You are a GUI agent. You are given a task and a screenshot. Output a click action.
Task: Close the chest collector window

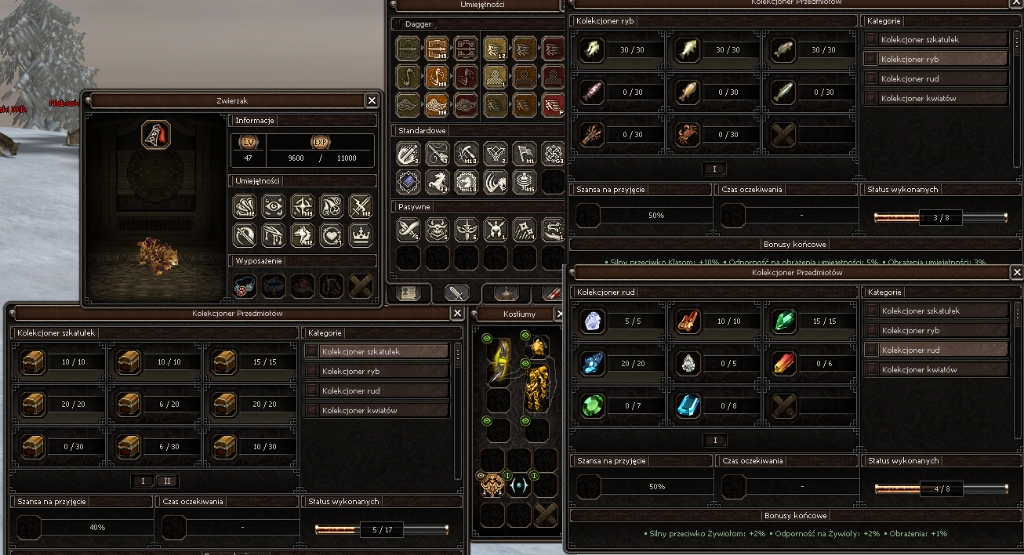coord(457,313)
